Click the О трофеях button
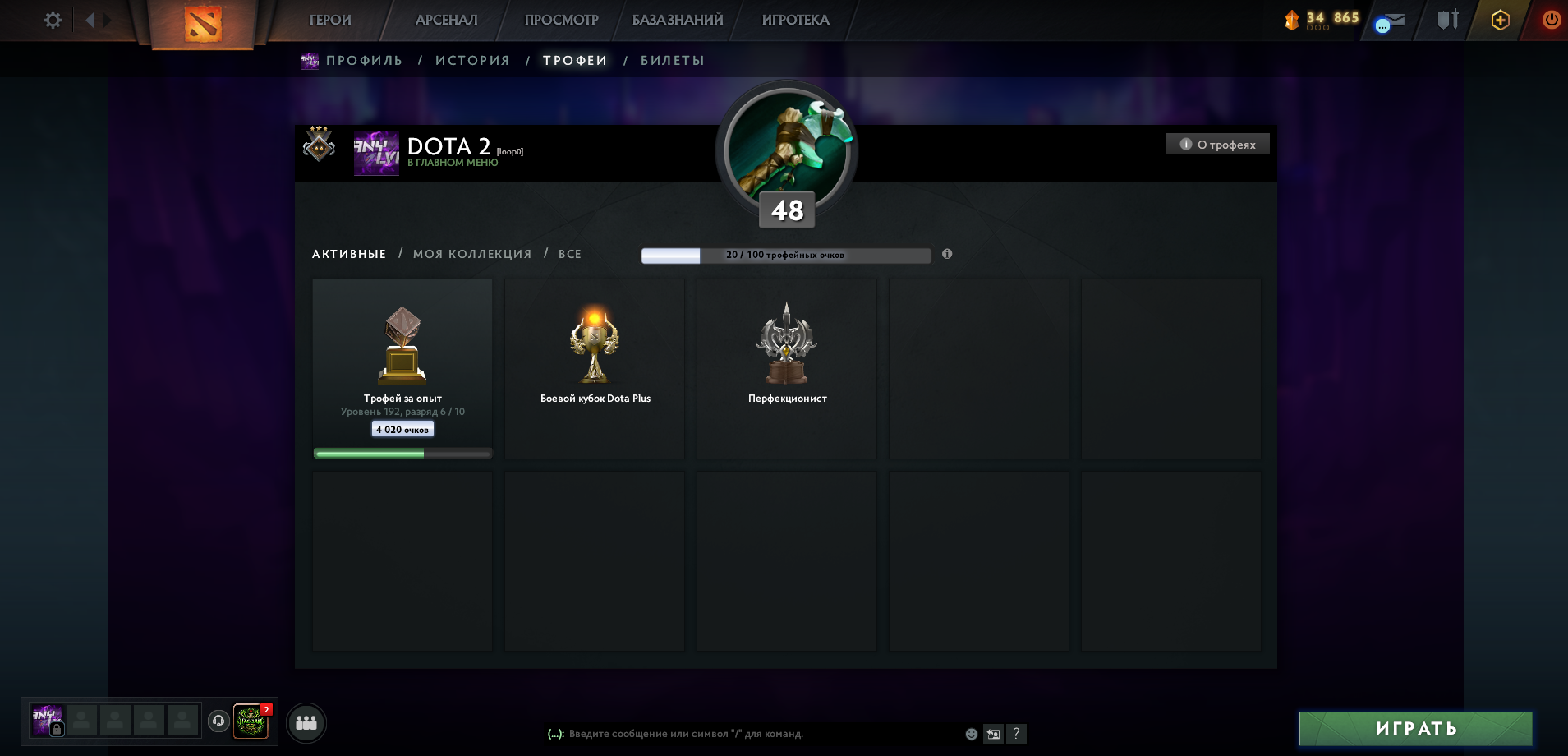The height and width of the screenshot is (756, 1568). pyautogui.click(x=1217, y=143)
